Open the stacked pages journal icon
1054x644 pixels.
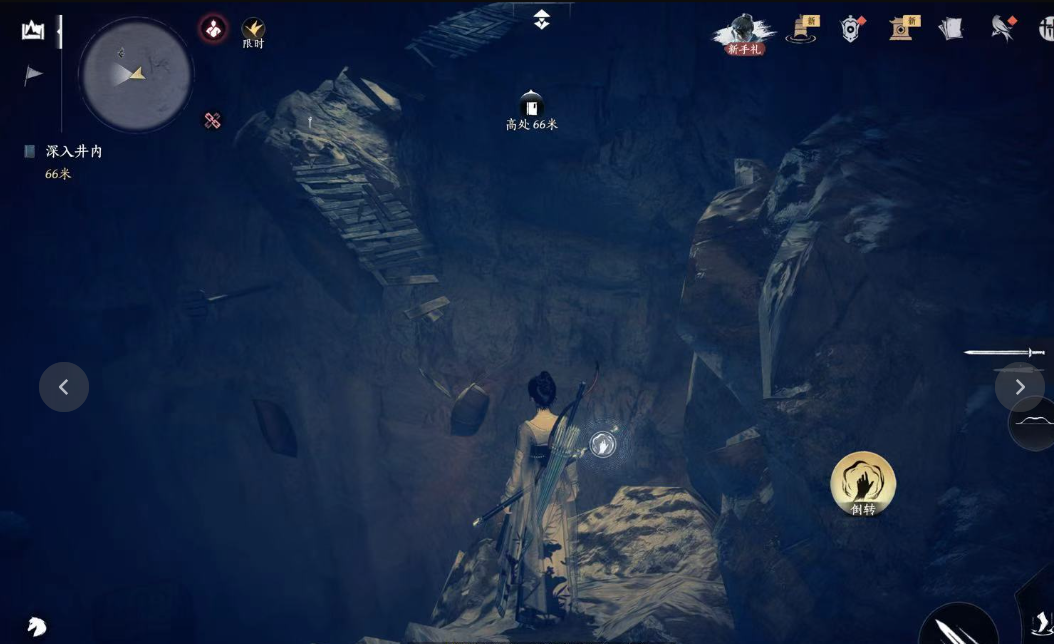(x=950, y=29)
